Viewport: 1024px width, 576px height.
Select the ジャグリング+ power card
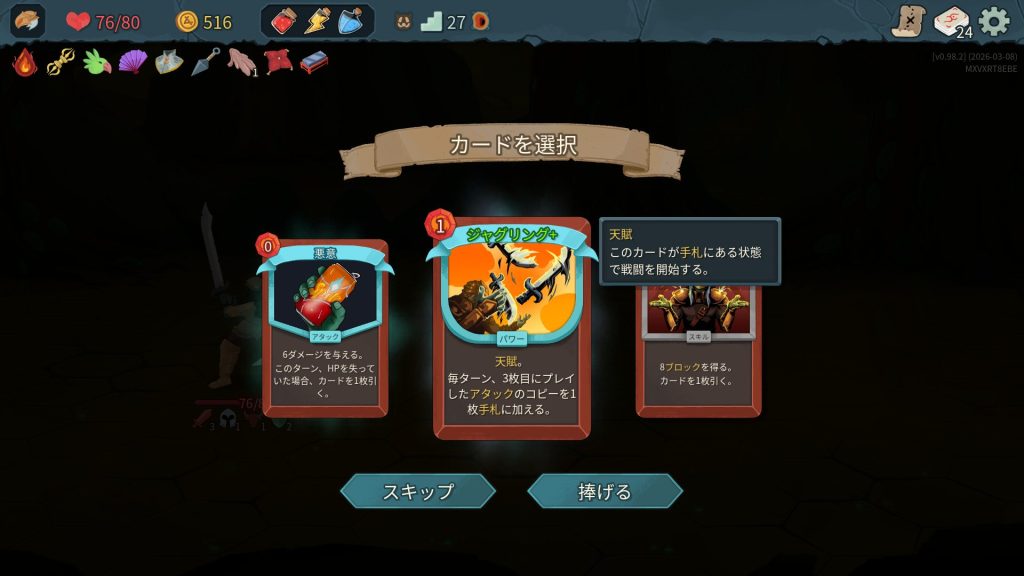[511, 330]
